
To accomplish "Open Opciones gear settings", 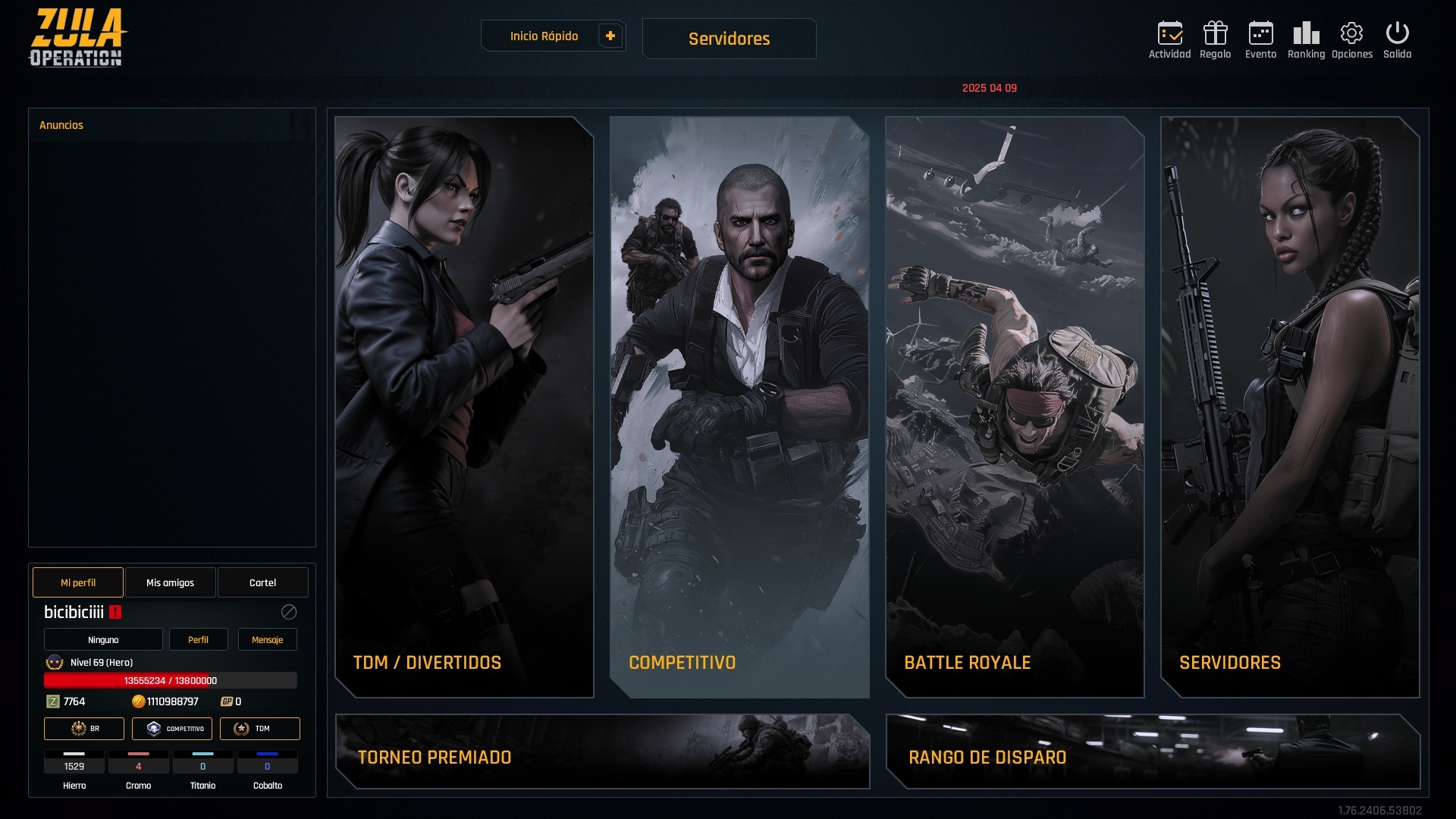I will (1351, 39).
